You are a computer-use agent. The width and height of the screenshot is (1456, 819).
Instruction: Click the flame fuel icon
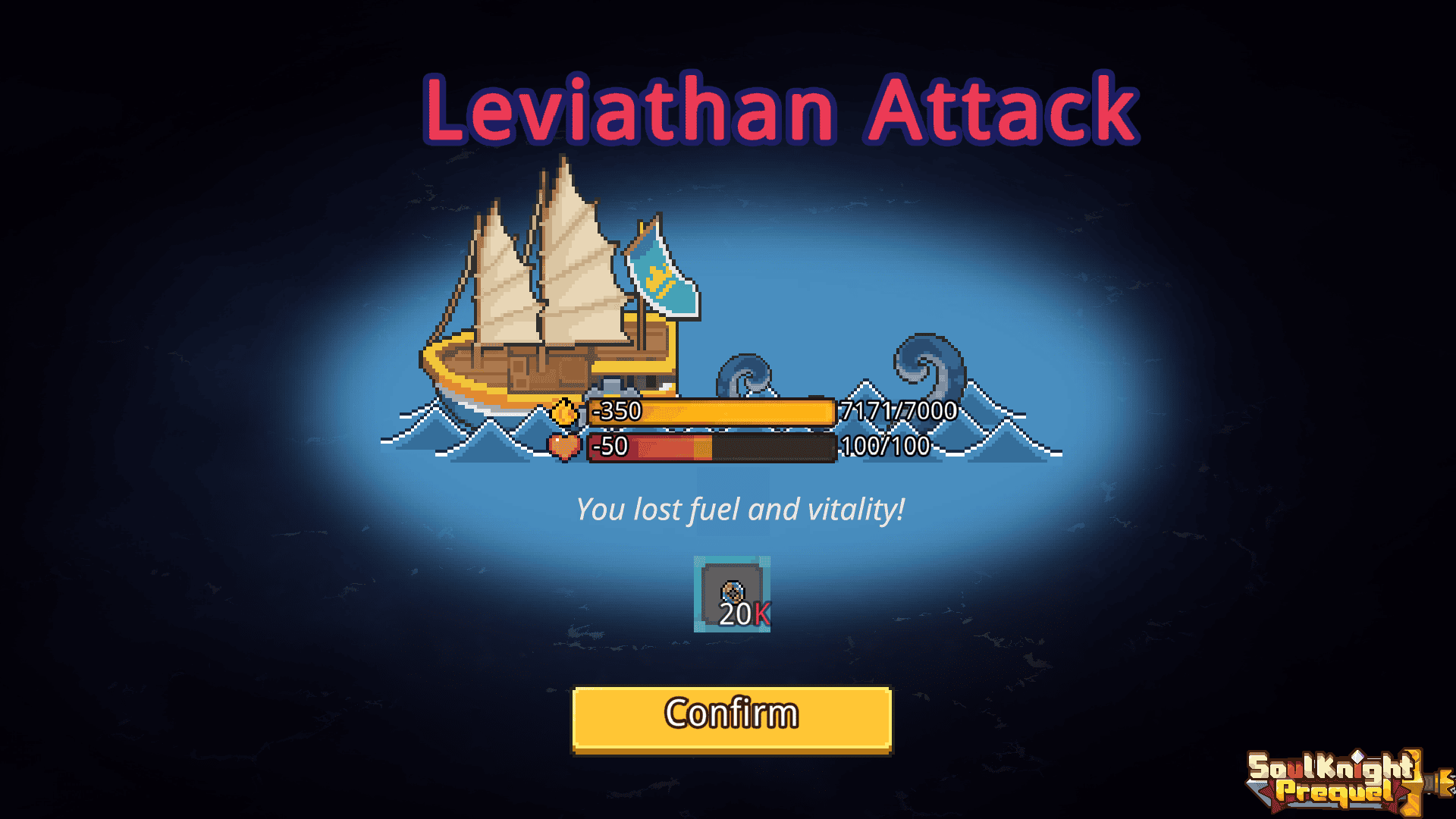[564, 410]
